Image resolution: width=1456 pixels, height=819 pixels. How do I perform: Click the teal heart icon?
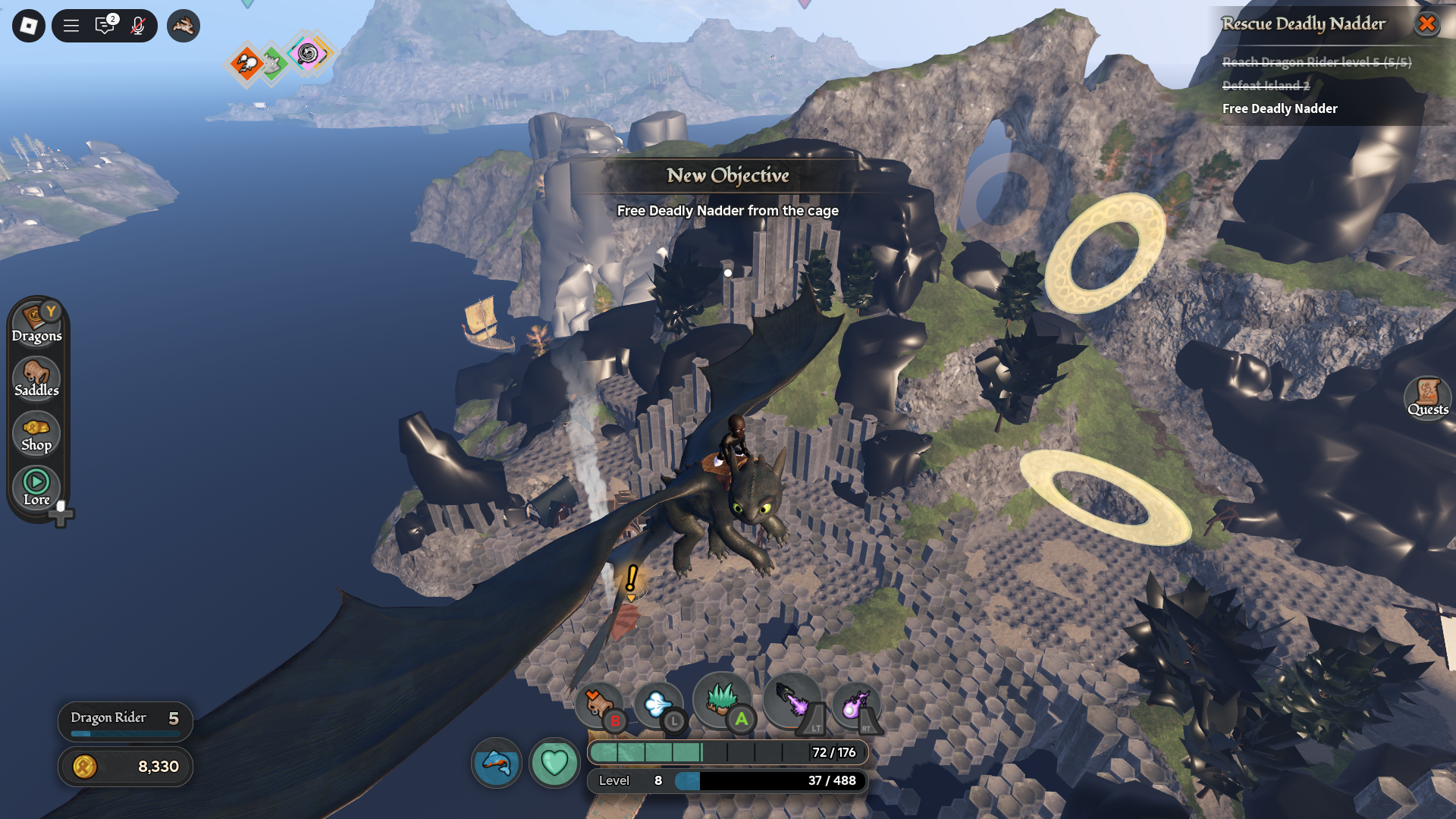pyautogui.click(x=554, y=762)
